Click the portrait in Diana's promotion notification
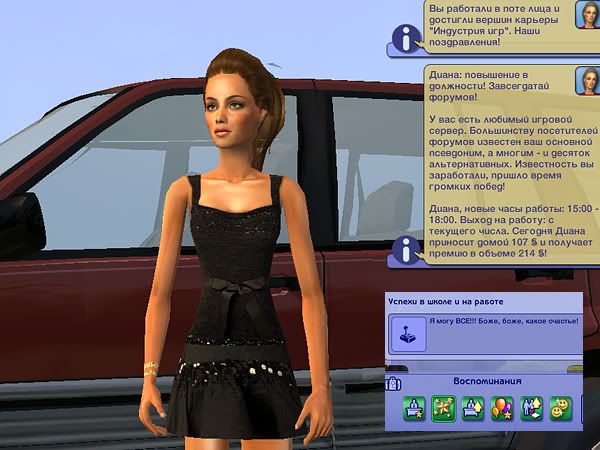This screenshot has width=600, height=450. [586, 81]
